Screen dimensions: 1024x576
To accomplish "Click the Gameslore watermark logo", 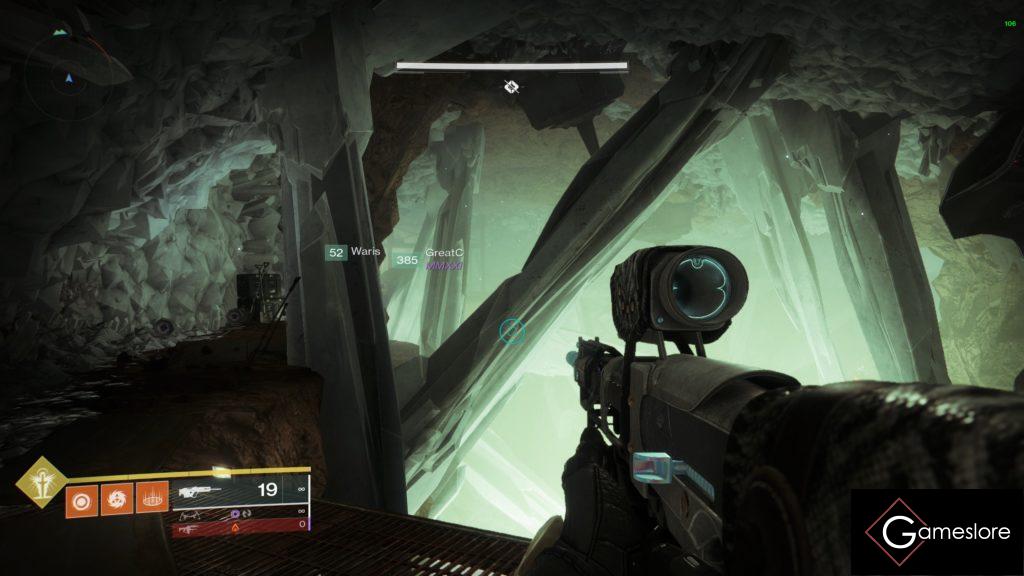I will 938,532.
